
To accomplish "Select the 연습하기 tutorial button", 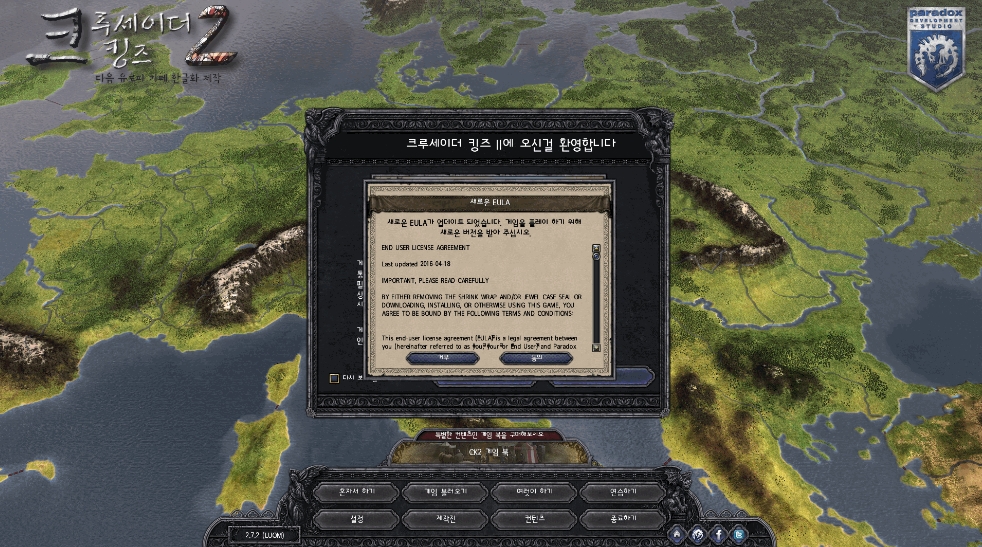I will pos(624,492).
